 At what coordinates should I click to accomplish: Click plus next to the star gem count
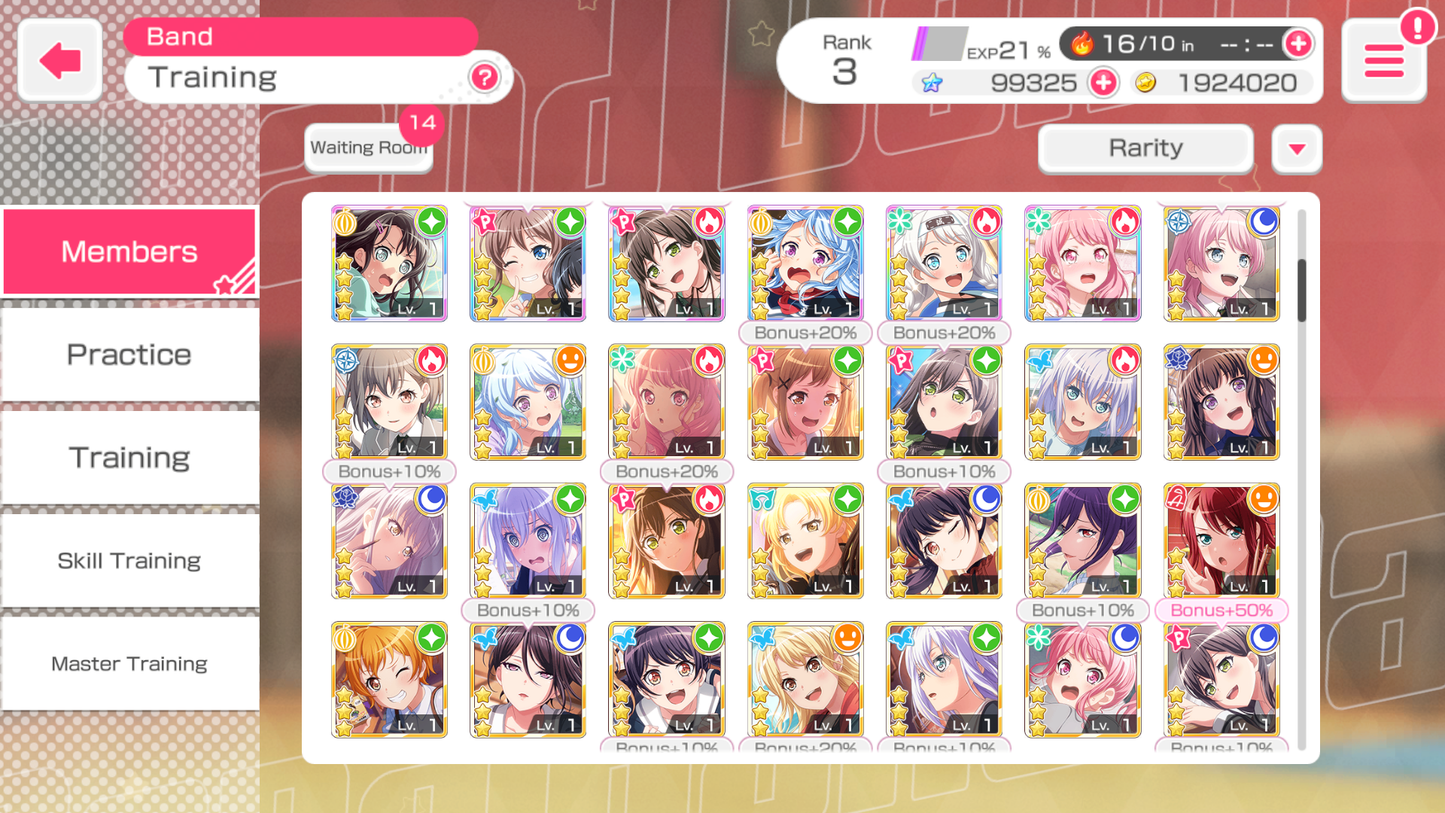1103,83
